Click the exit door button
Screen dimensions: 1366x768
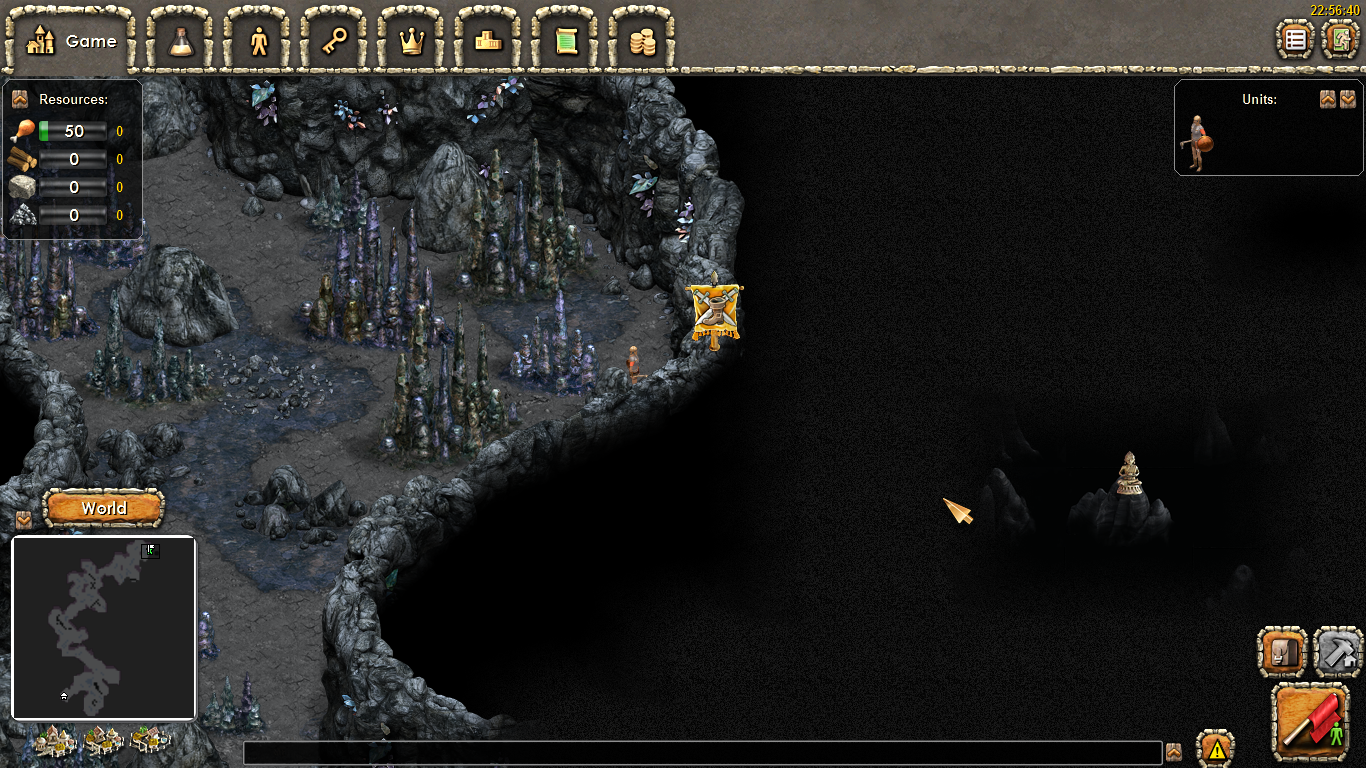click(1339, 40)
